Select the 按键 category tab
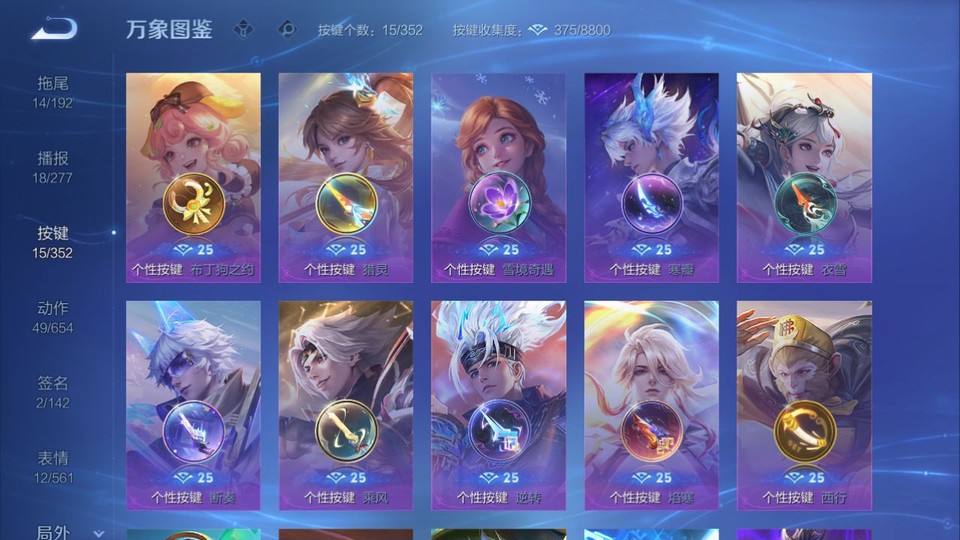 point(53,241)
